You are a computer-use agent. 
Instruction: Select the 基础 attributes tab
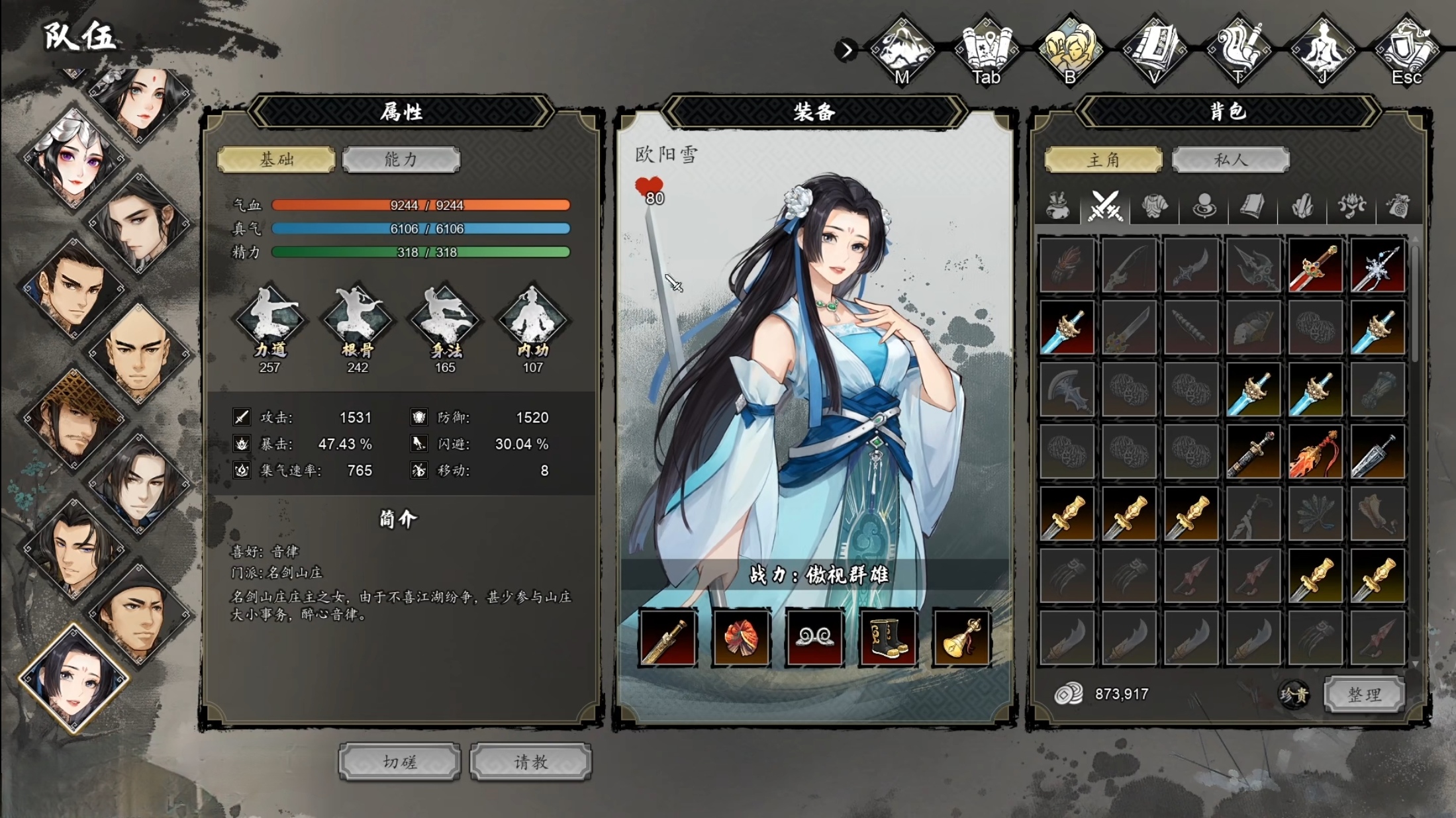click(276, 159)
